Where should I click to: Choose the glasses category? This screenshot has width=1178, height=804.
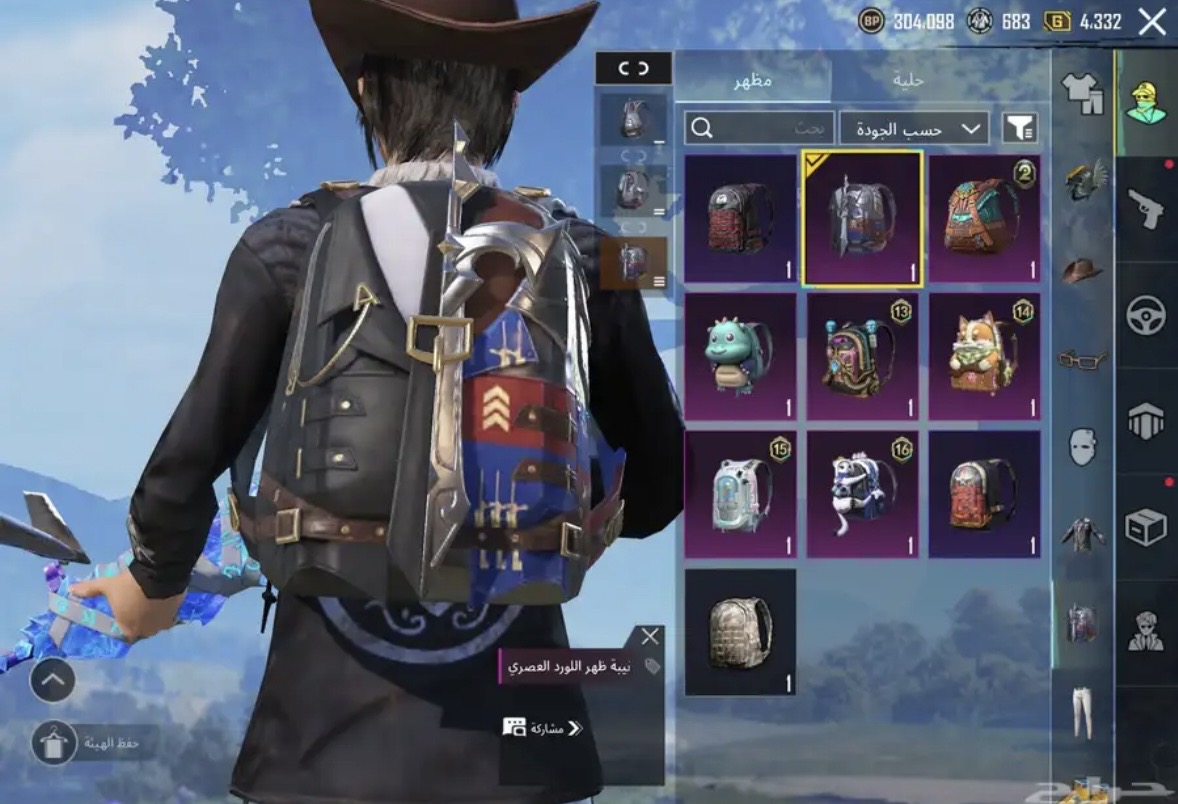[1083, 359]
